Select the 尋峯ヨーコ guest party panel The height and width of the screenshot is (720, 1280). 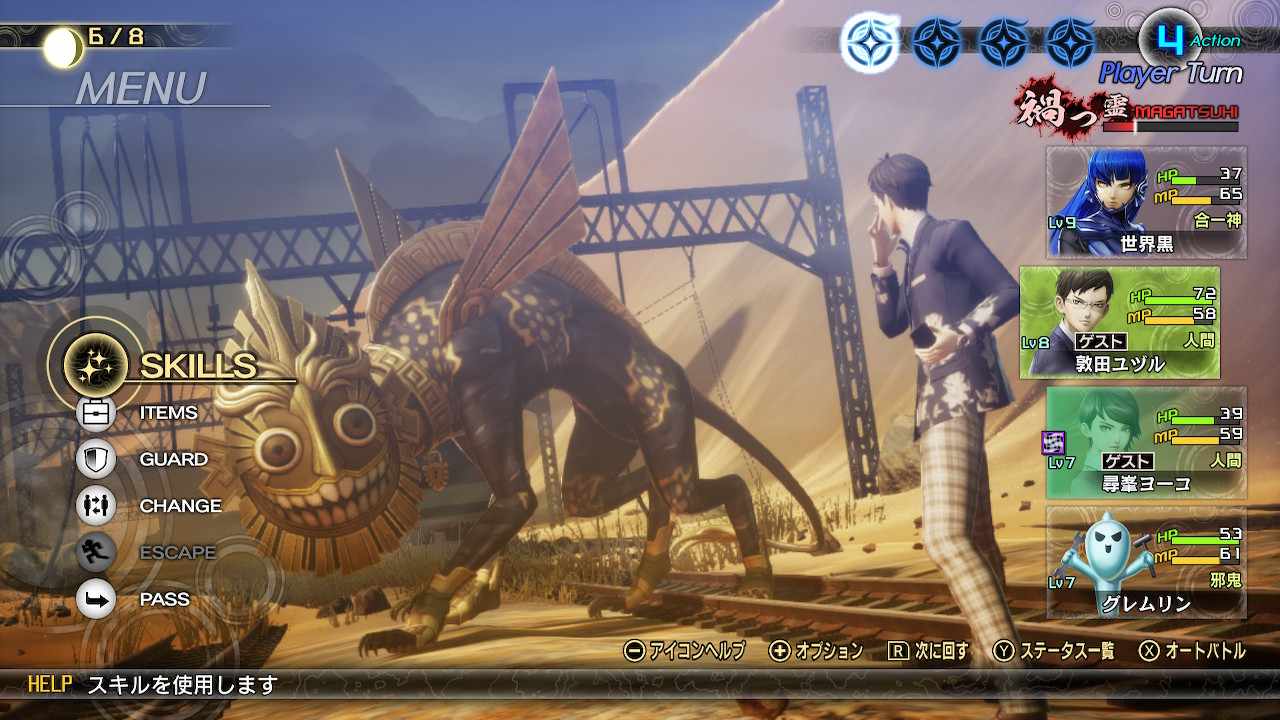pos(1146,442)
